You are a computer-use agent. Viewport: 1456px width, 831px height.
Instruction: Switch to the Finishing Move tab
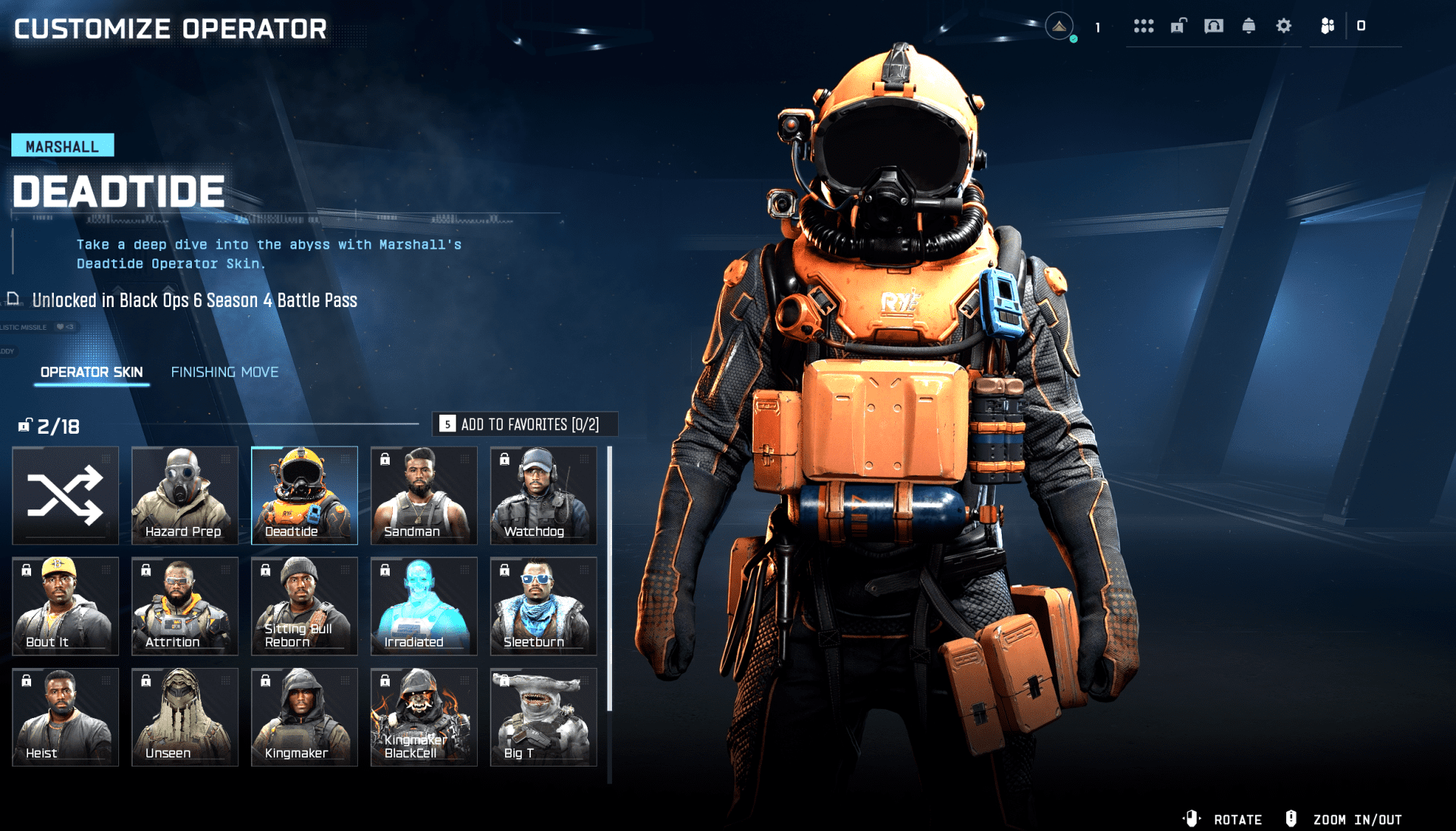pos(224,372)
